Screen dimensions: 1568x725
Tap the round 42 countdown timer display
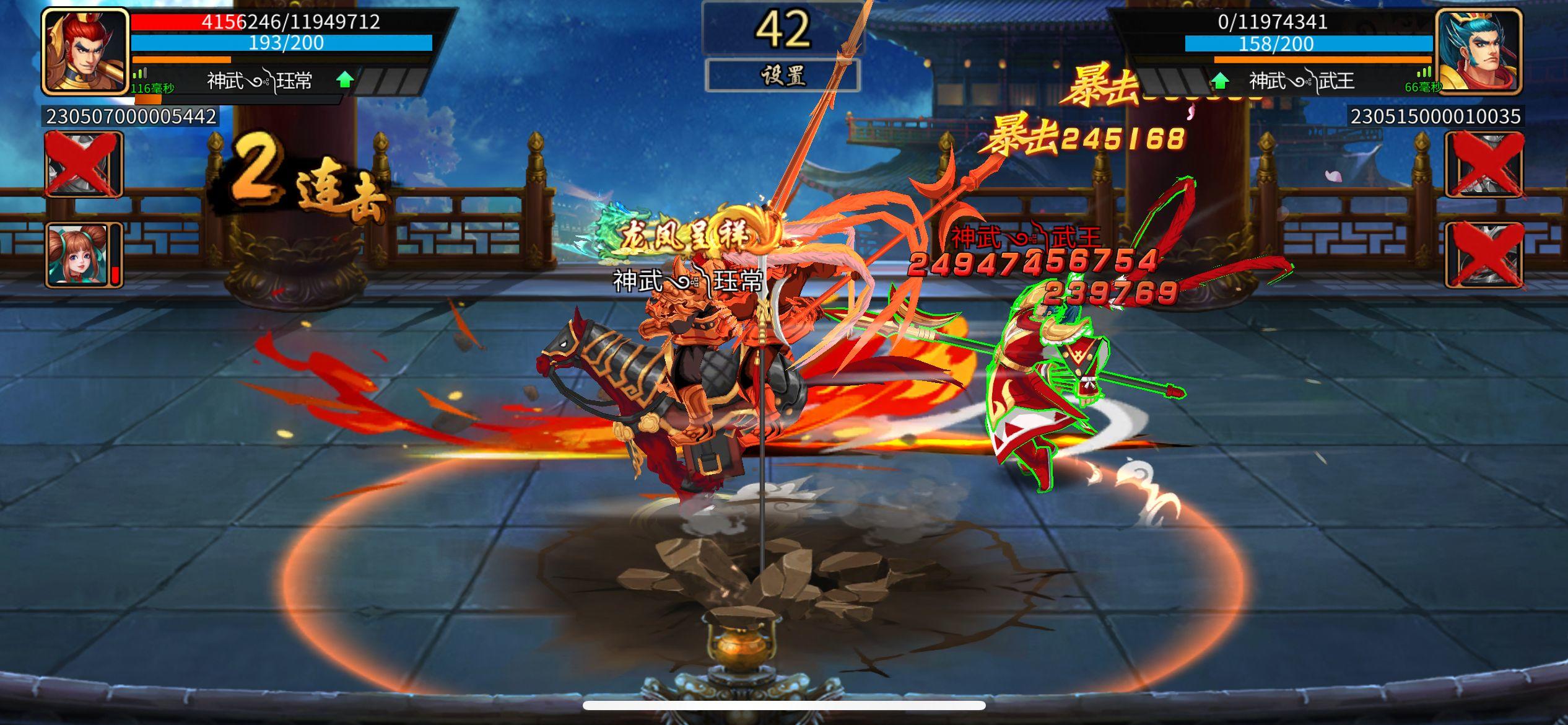pos(784,28)
